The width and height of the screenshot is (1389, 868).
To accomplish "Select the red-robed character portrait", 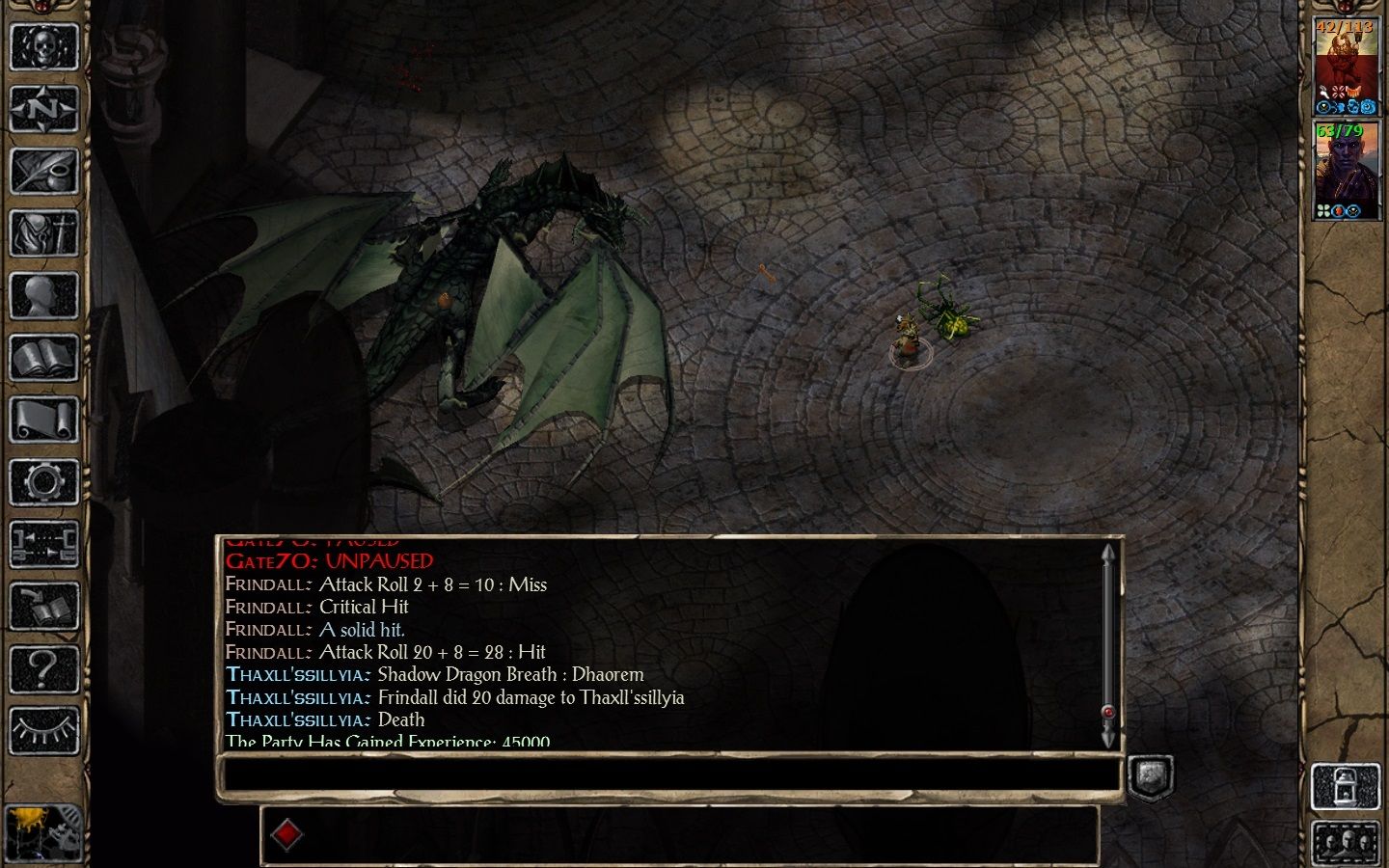I will coord(1345,64).
